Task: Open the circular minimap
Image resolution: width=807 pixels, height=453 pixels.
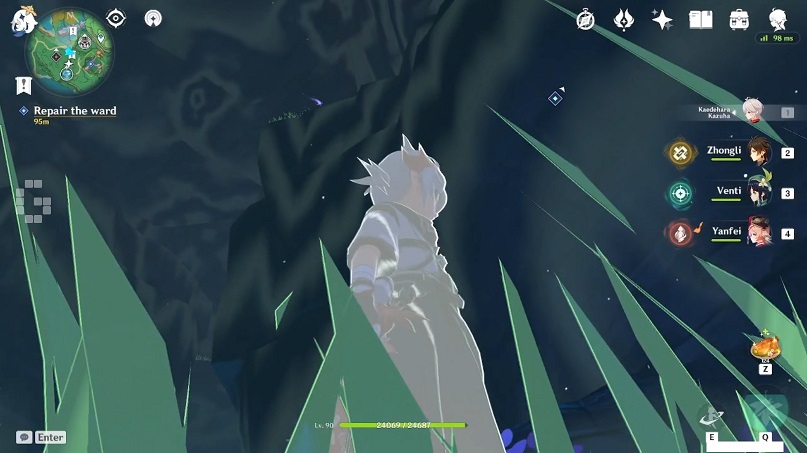Action: click(x=72, y=52)
